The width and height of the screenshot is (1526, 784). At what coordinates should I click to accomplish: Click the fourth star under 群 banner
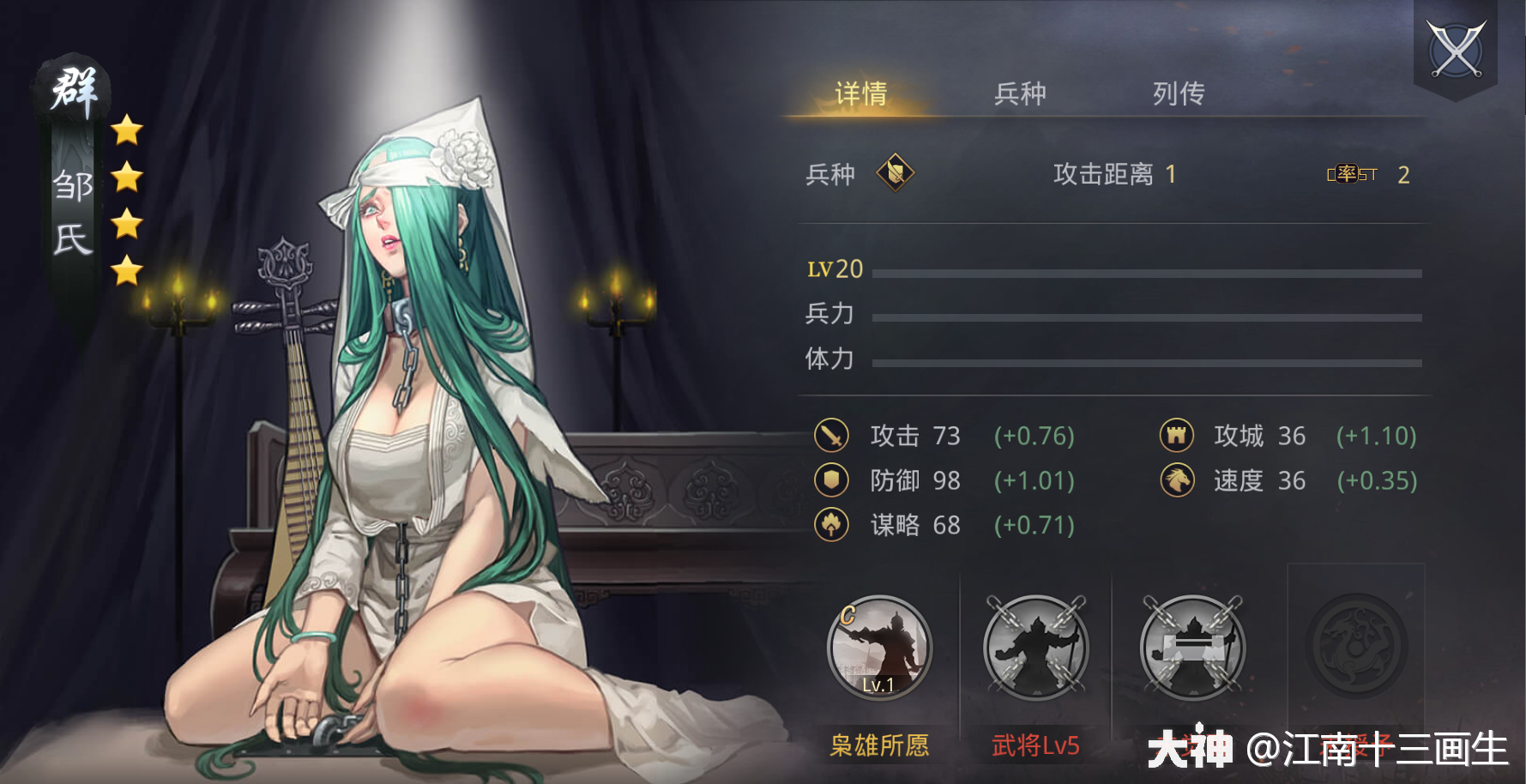tap(127, 270)
